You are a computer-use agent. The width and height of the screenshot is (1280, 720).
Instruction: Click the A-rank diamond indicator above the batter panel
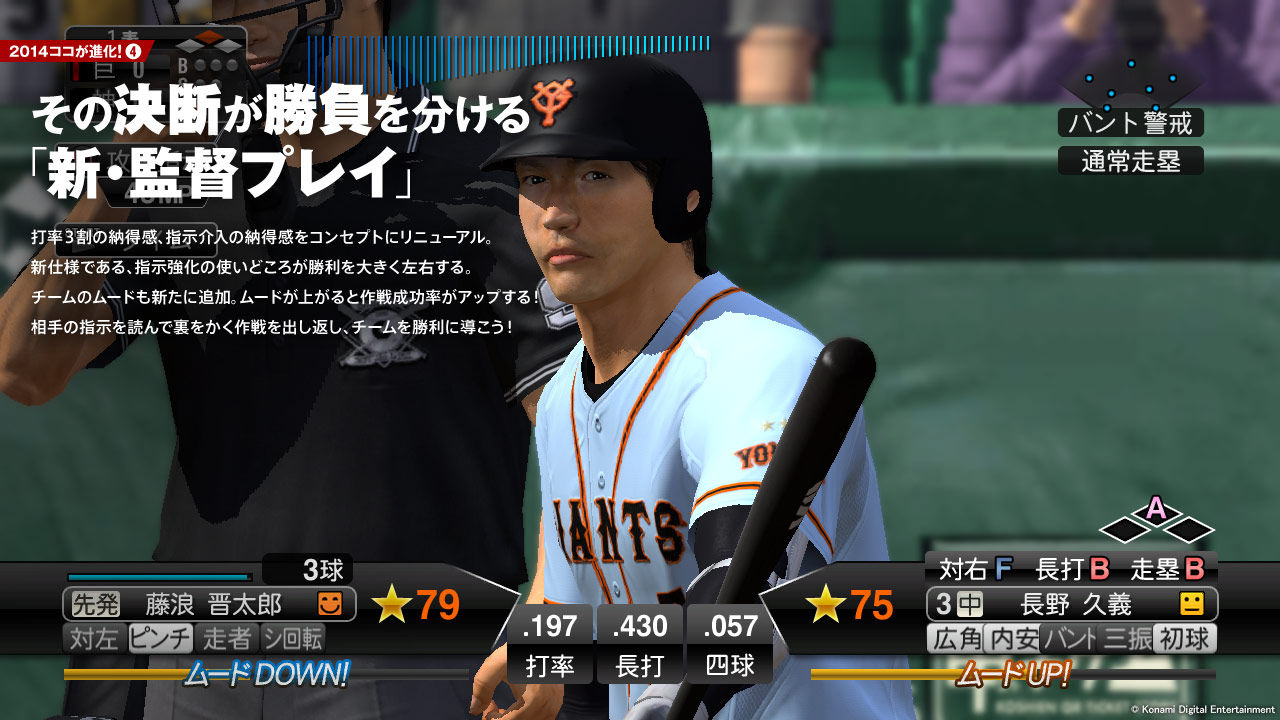click(x=1155, y=511)
